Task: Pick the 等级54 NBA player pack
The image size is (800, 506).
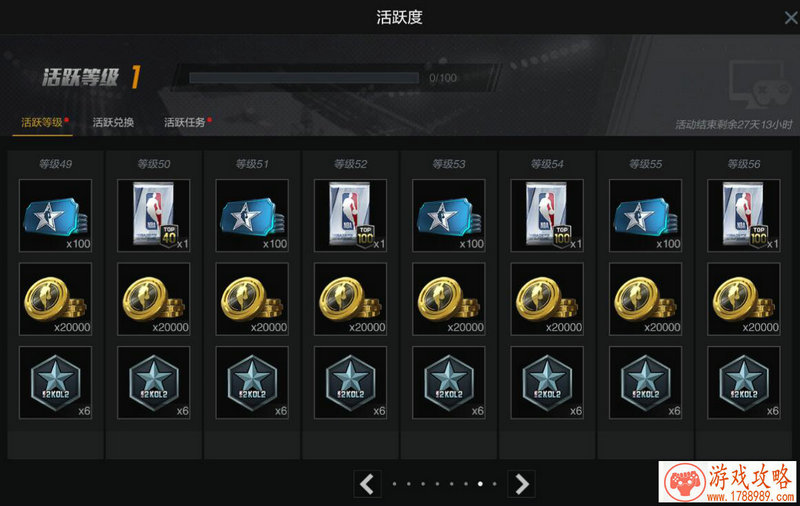Action: tap(547, 216)
